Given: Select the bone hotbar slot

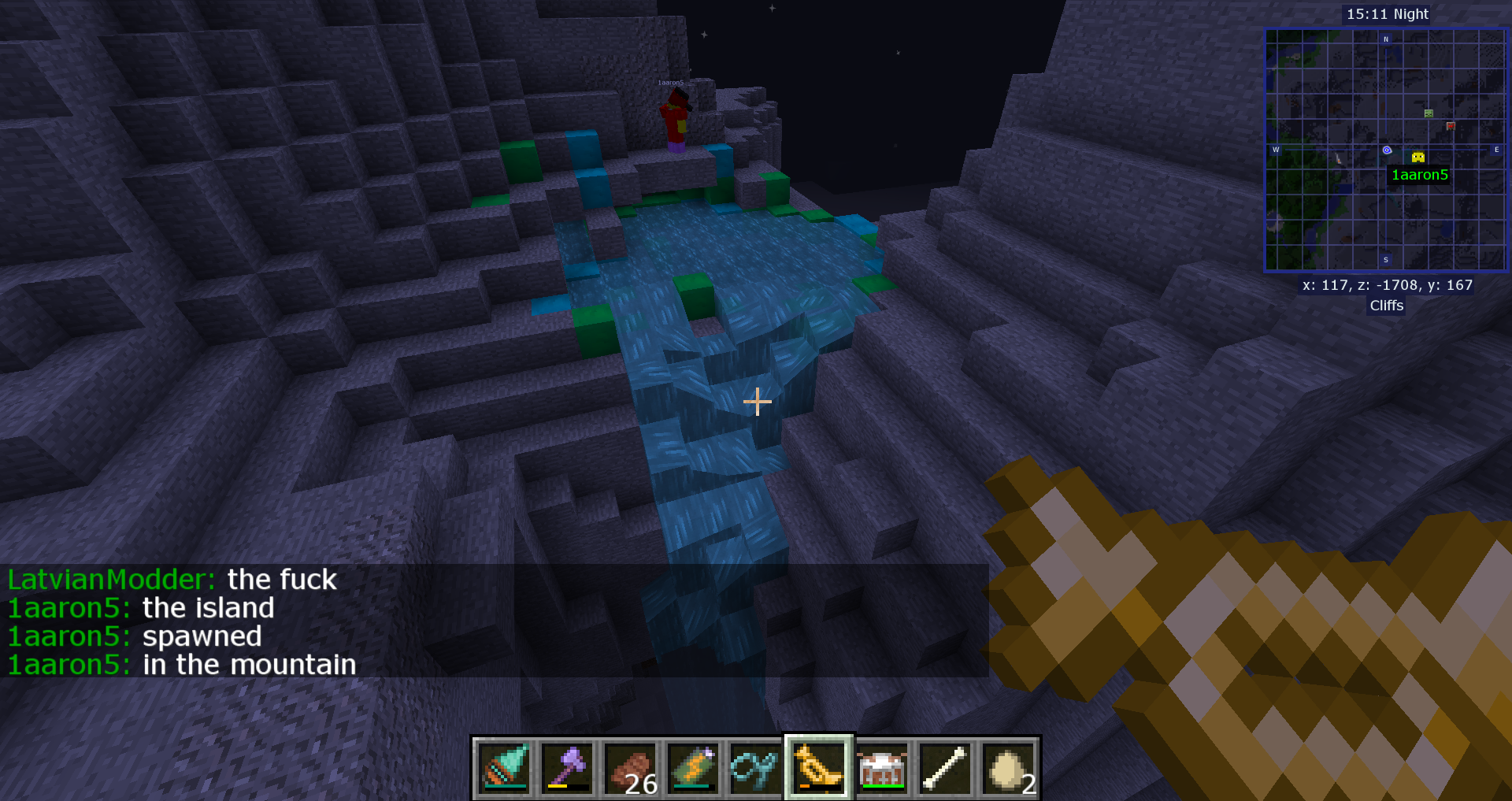Looking at the screenshot, I should [x=945, y=767].
